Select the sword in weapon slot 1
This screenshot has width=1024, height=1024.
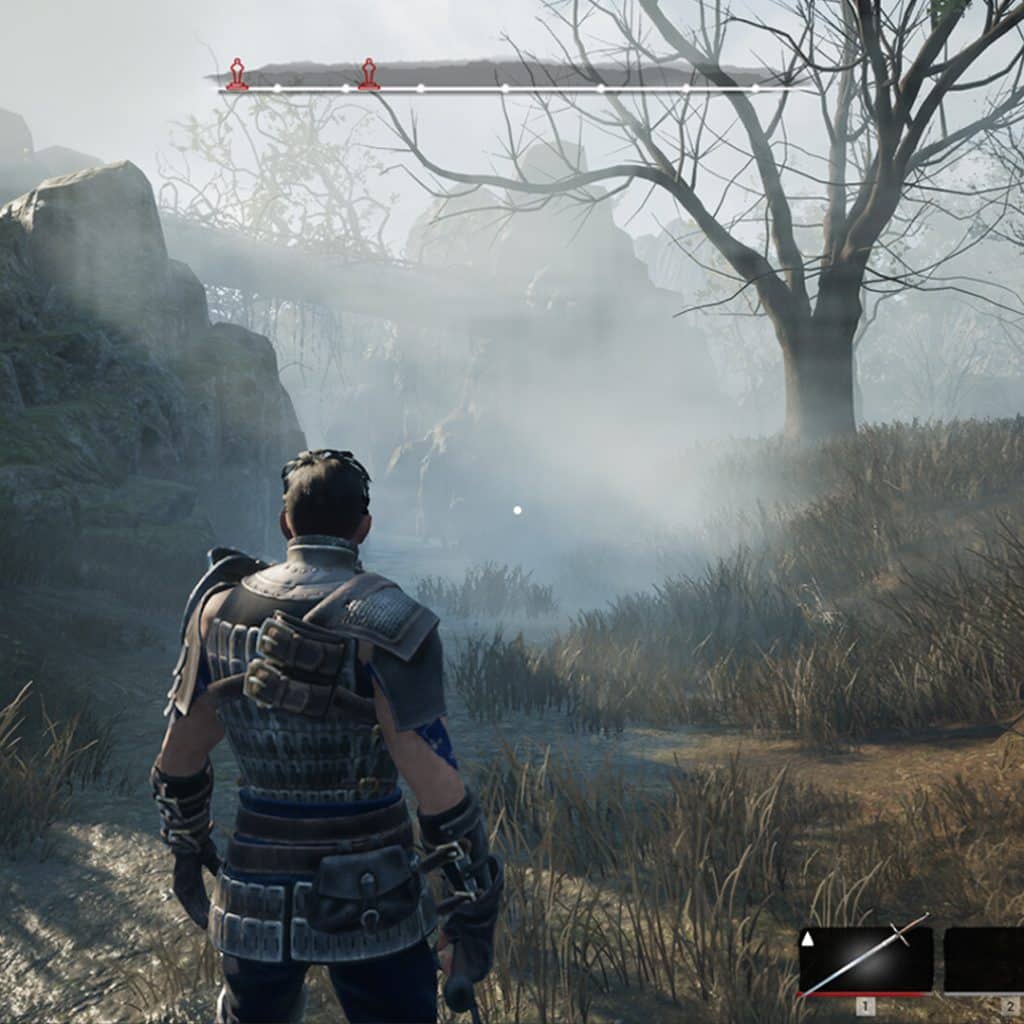point(865,960)
